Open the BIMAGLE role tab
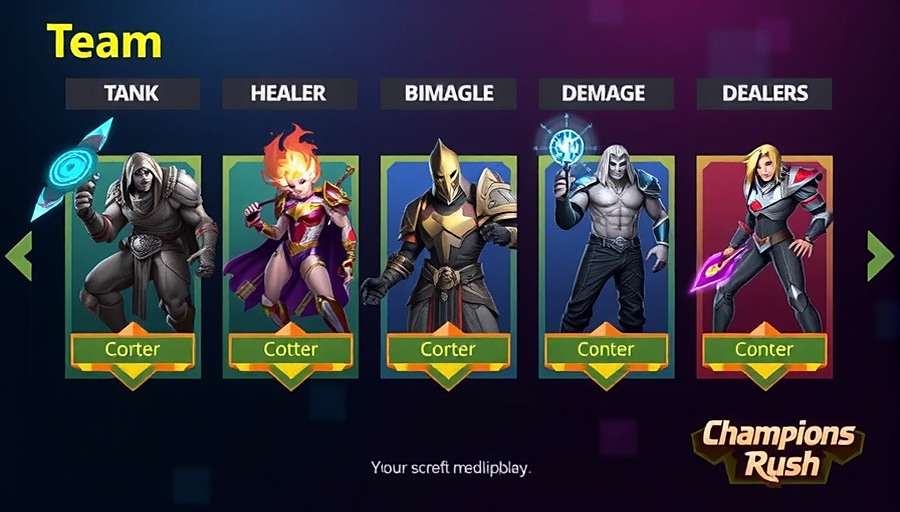This screenshot has width=900, height=512. 448,94
